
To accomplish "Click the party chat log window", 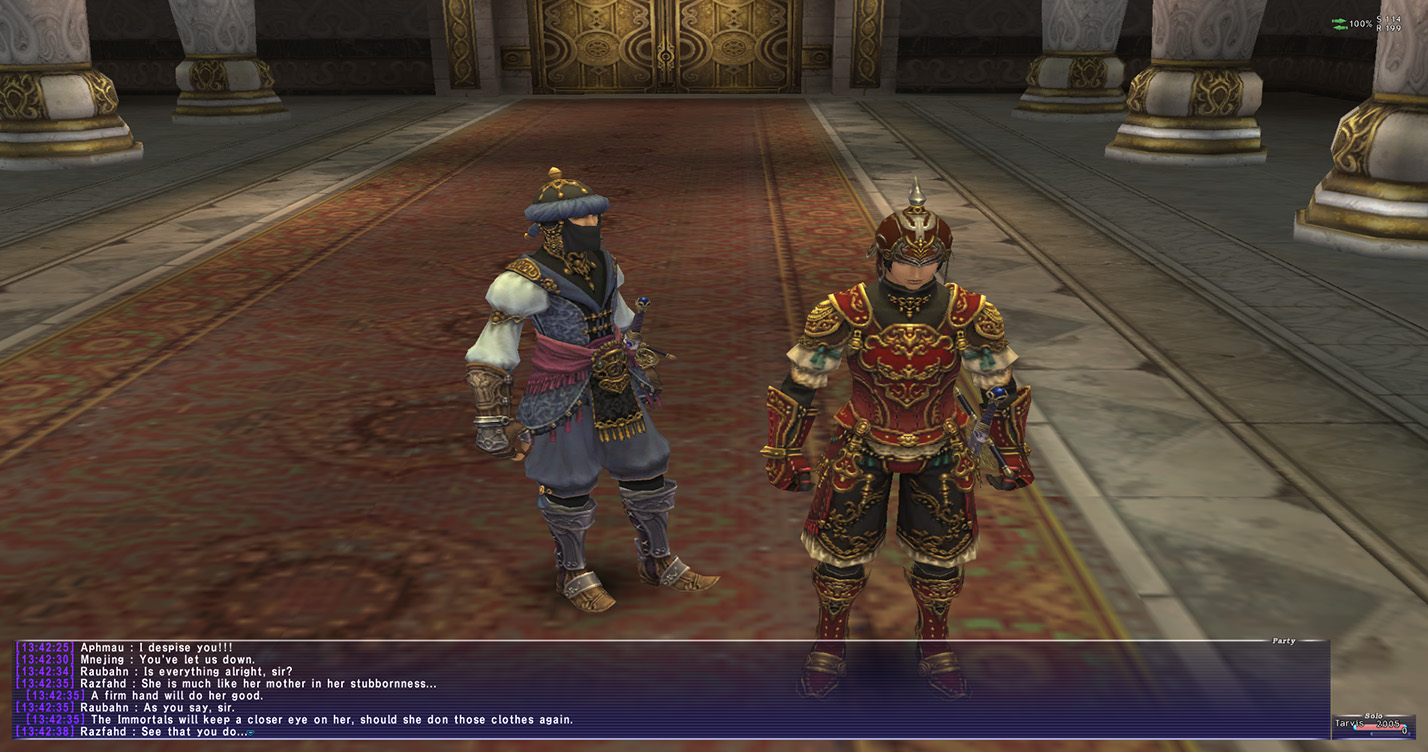I will [670, 690].
